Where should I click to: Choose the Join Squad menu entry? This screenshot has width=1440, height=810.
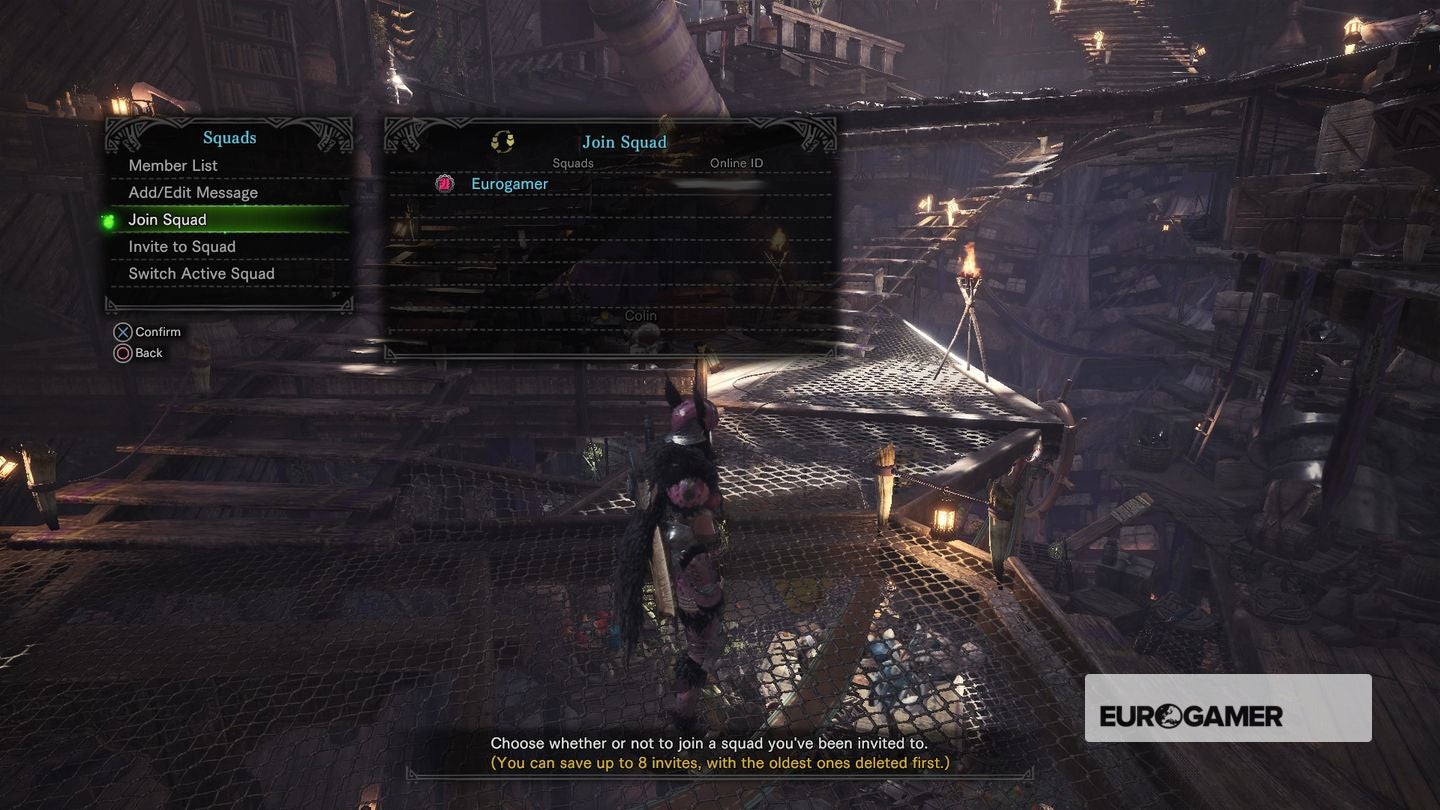tap(168, 220)
